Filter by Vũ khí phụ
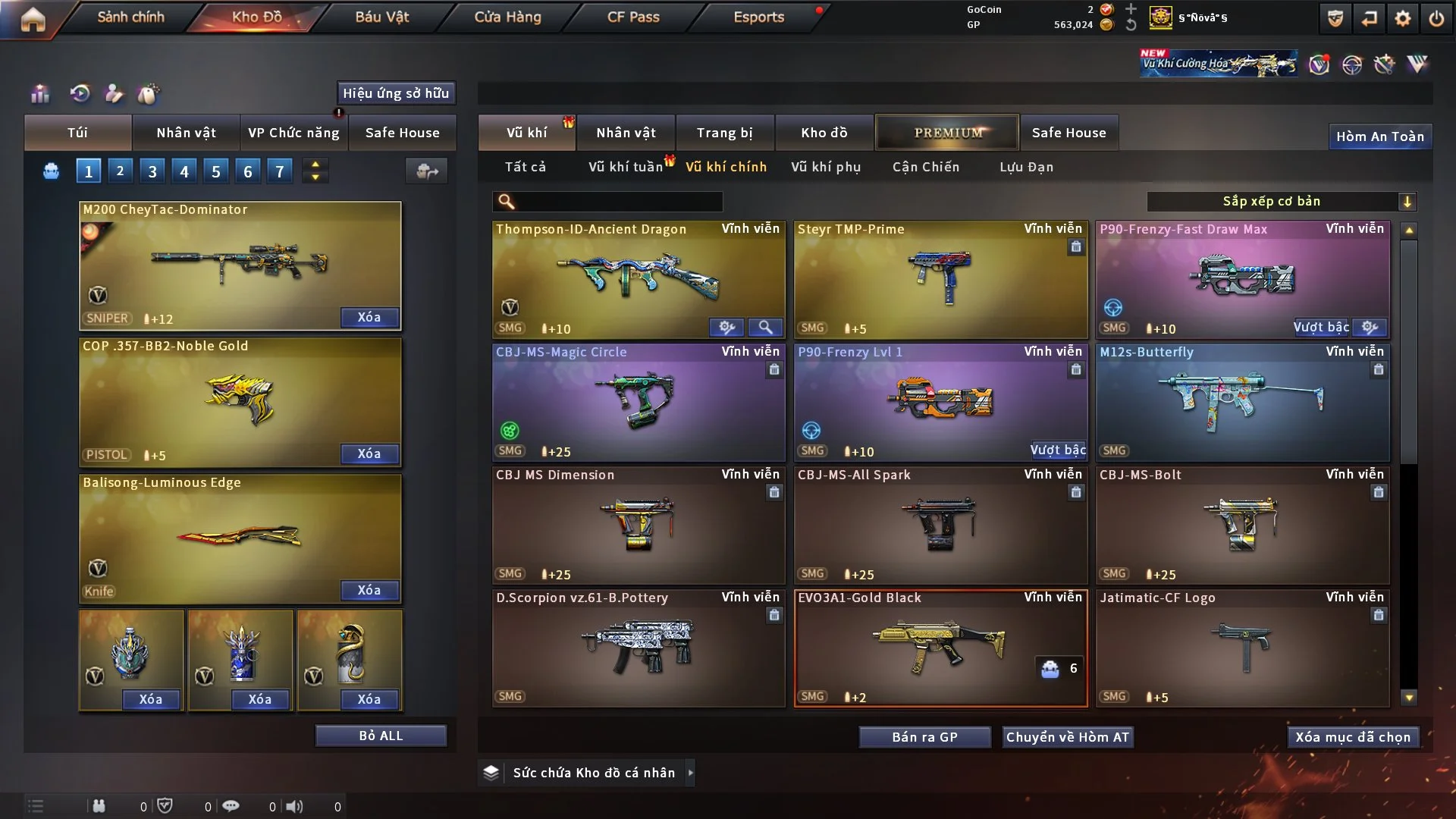Screen dimensions: 1456x819 coord(826,167)
